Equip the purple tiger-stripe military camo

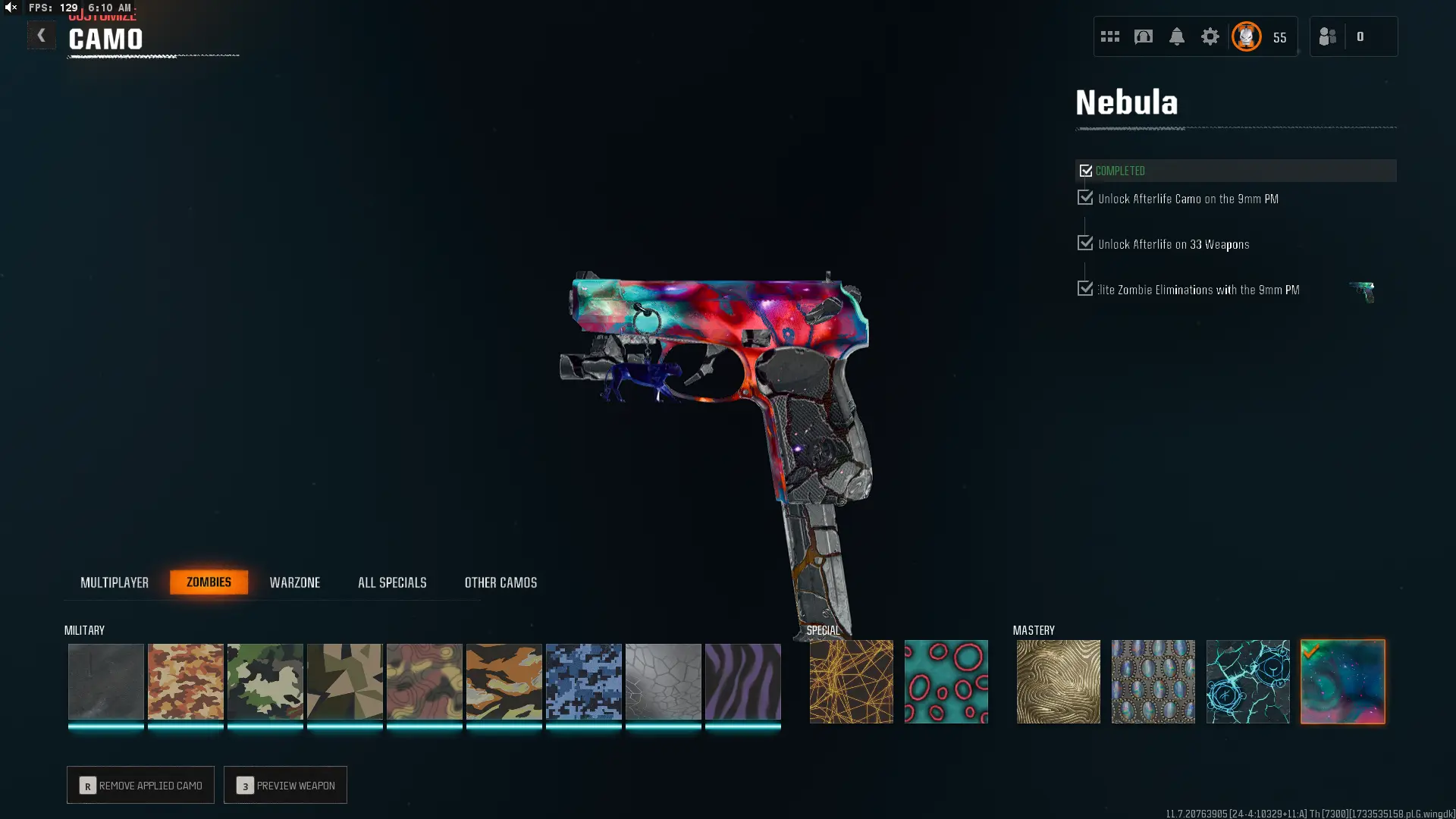[742, 681]
